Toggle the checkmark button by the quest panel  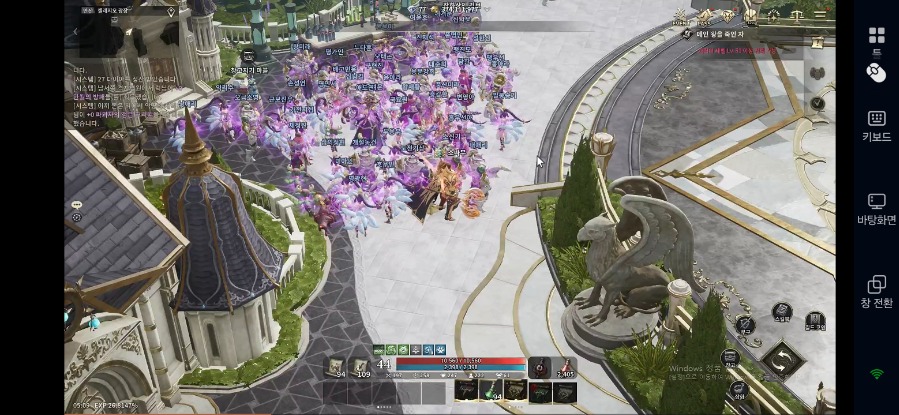click(817, 103)
